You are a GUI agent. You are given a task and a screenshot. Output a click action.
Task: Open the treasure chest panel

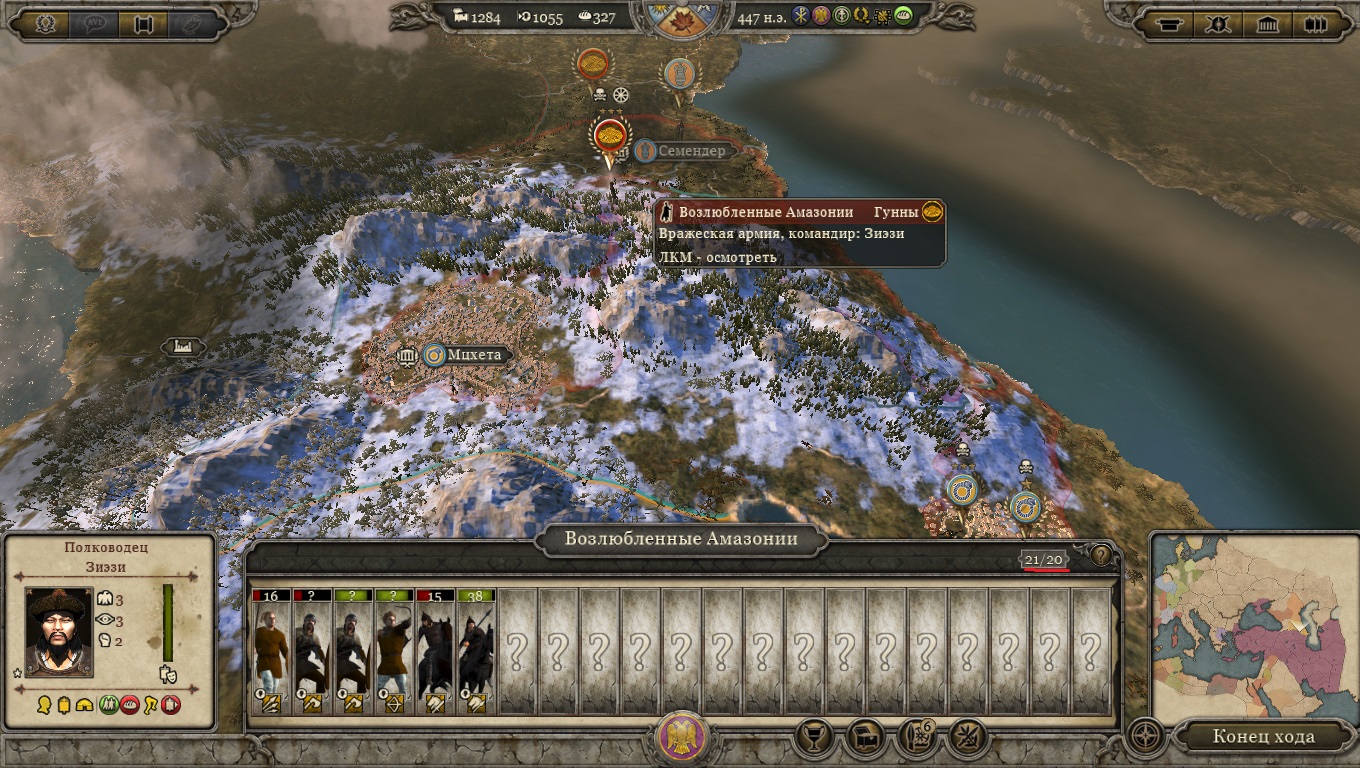(x=866, y=738)
